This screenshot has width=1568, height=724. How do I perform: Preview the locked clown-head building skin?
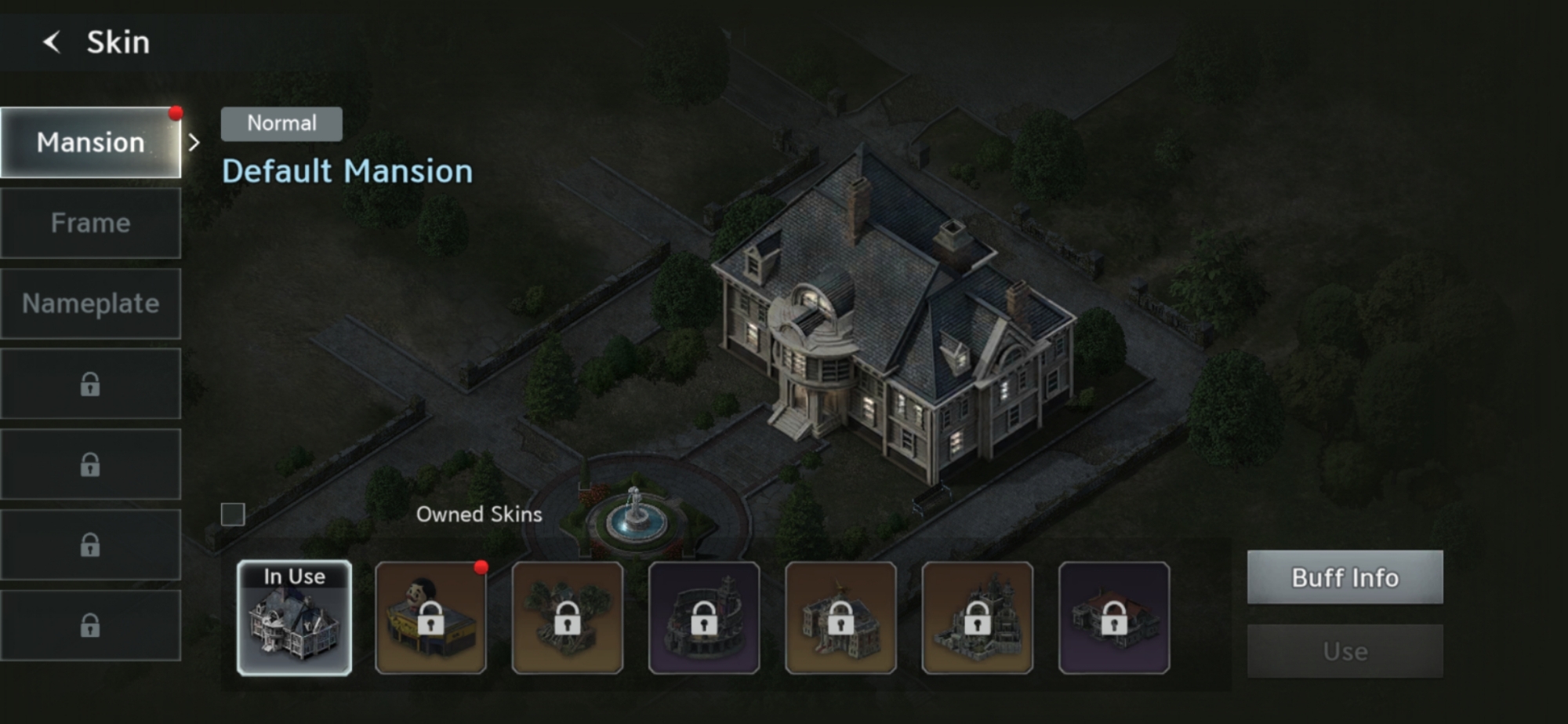coord(430,618)
